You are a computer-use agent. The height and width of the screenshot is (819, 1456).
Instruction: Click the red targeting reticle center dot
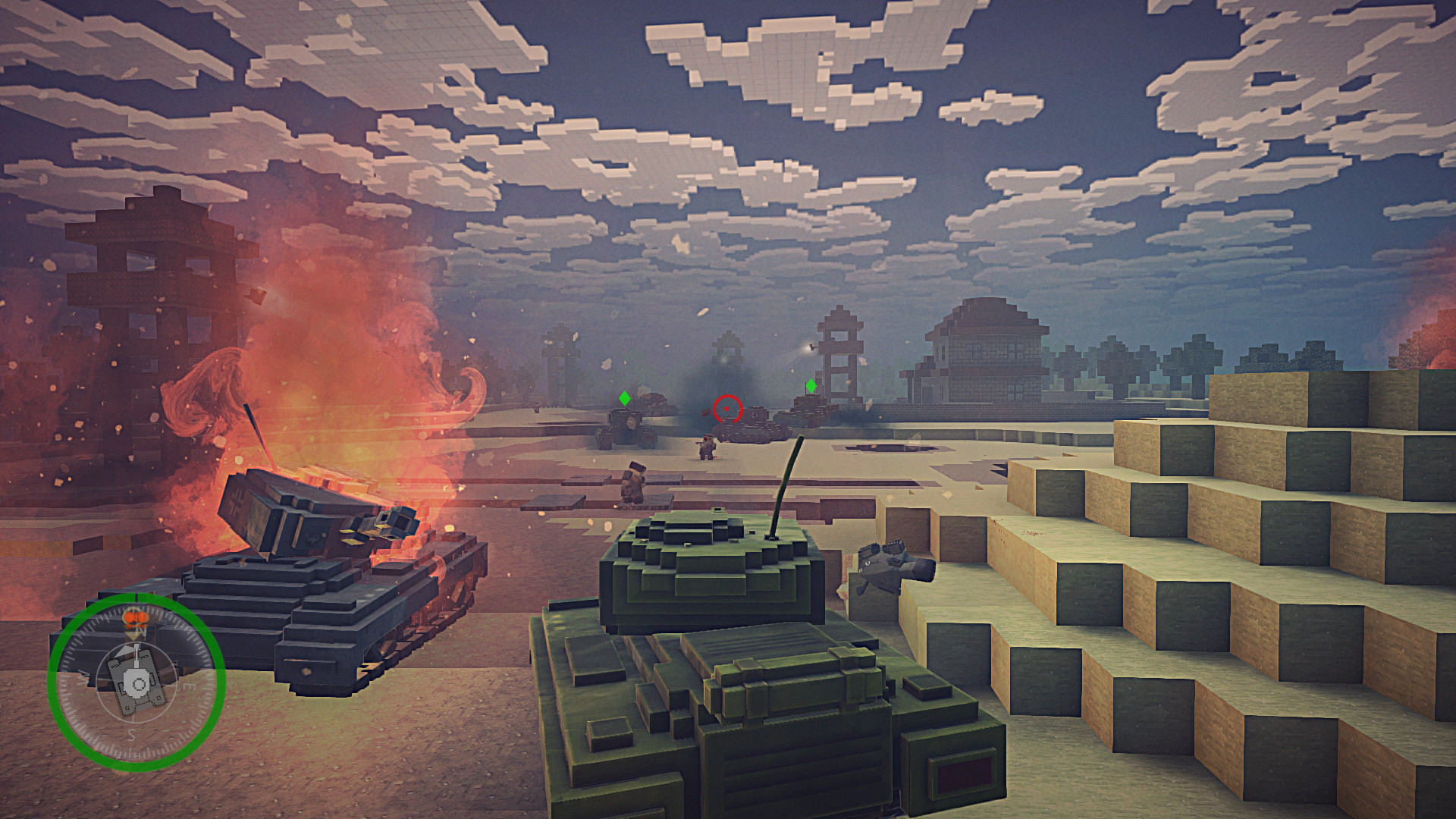click(726, 409)
